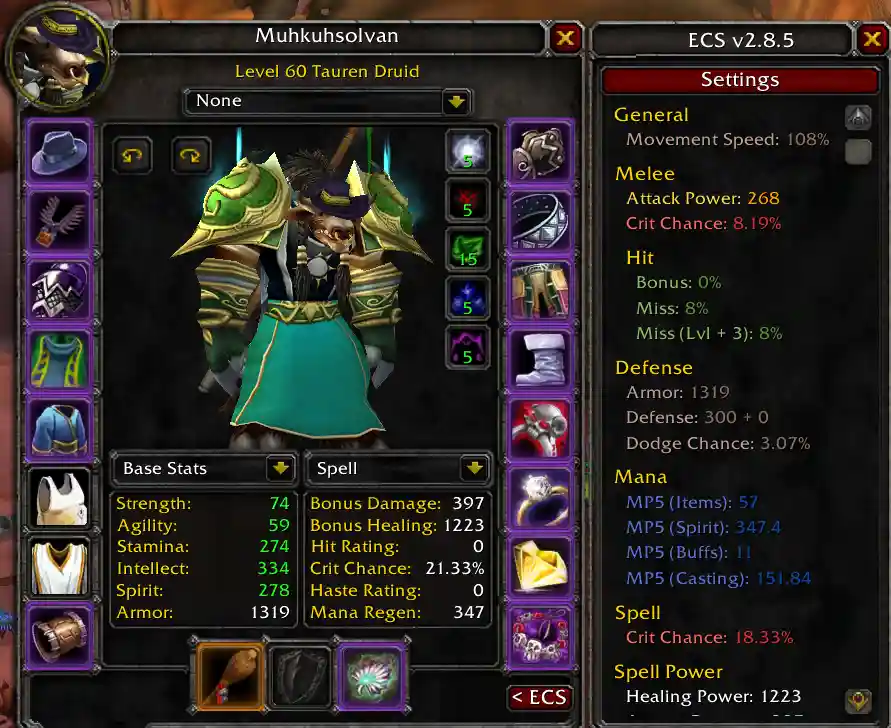Image resolution: width=891 pixels, height=728 pixels.
Task: Select the blue robe chest slot
Action: (x=60, y=428)
